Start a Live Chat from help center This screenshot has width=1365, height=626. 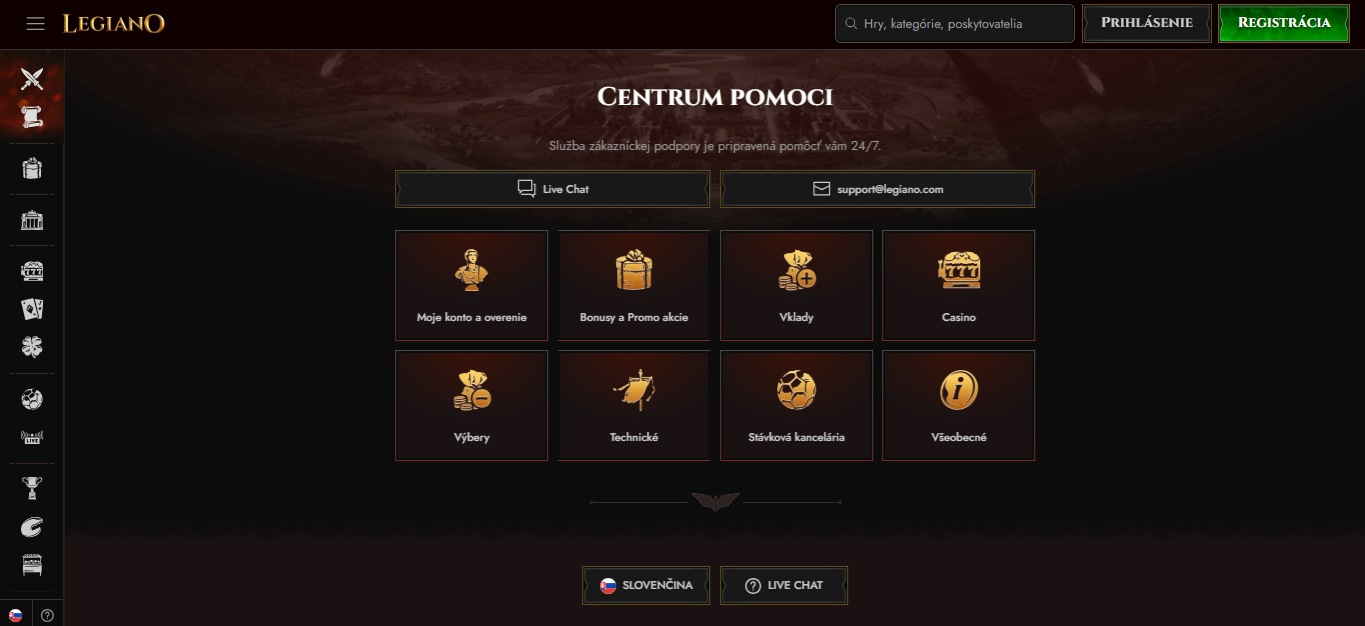tap(552, 189)
